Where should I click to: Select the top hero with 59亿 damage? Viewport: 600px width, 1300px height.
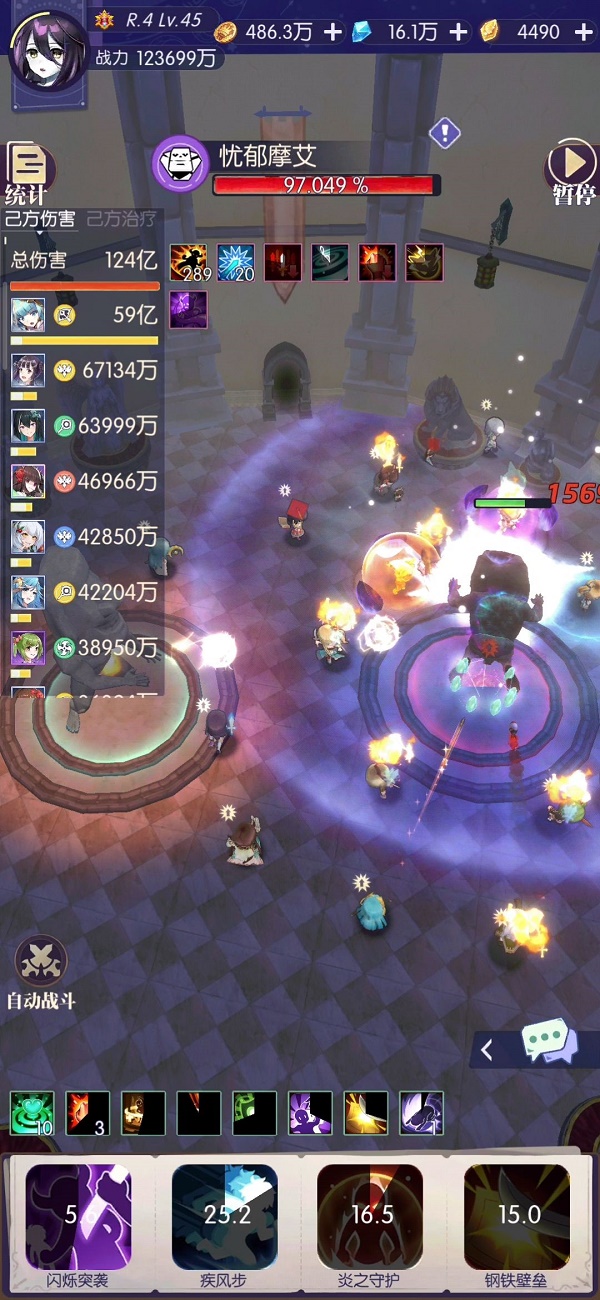[x=85, y=315]
